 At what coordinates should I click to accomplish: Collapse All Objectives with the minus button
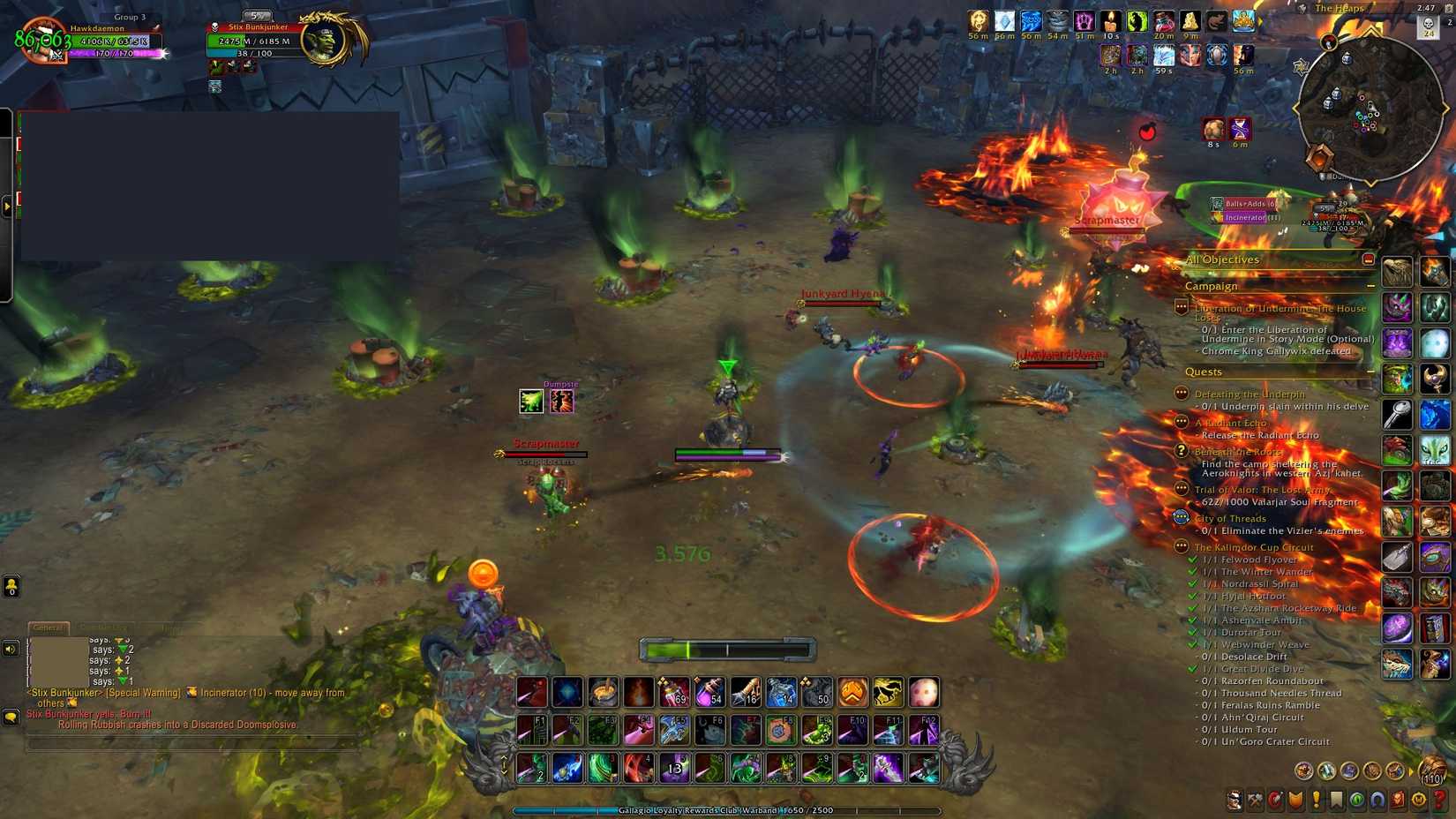(1369, 259)
